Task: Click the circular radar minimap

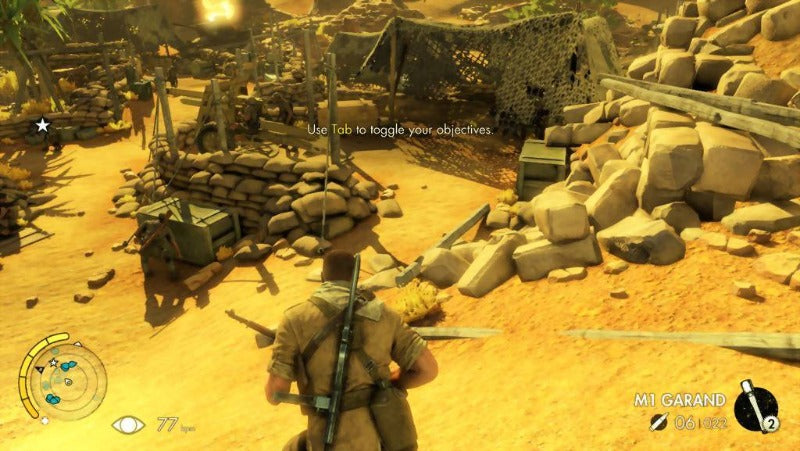Action: [62, 376]
